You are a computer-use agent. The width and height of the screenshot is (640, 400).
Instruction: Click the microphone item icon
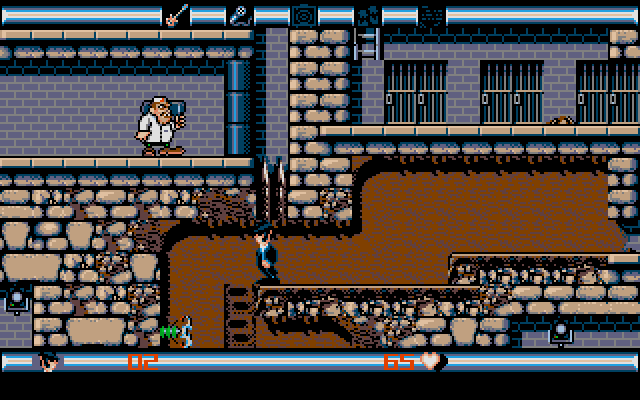240,15
